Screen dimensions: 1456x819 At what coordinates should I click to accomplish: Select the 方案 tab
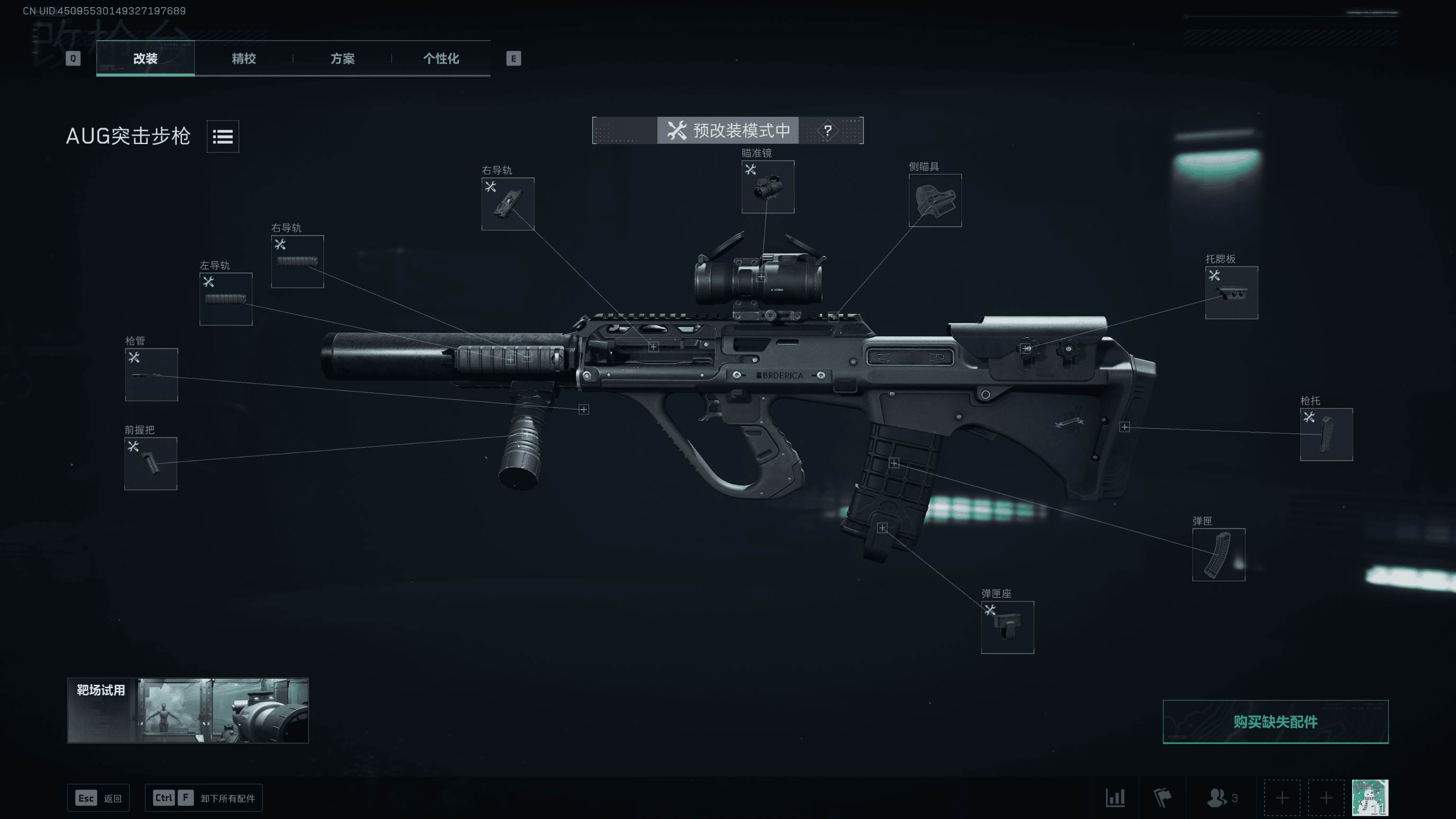pyautogui.click(x=342, y=58)
